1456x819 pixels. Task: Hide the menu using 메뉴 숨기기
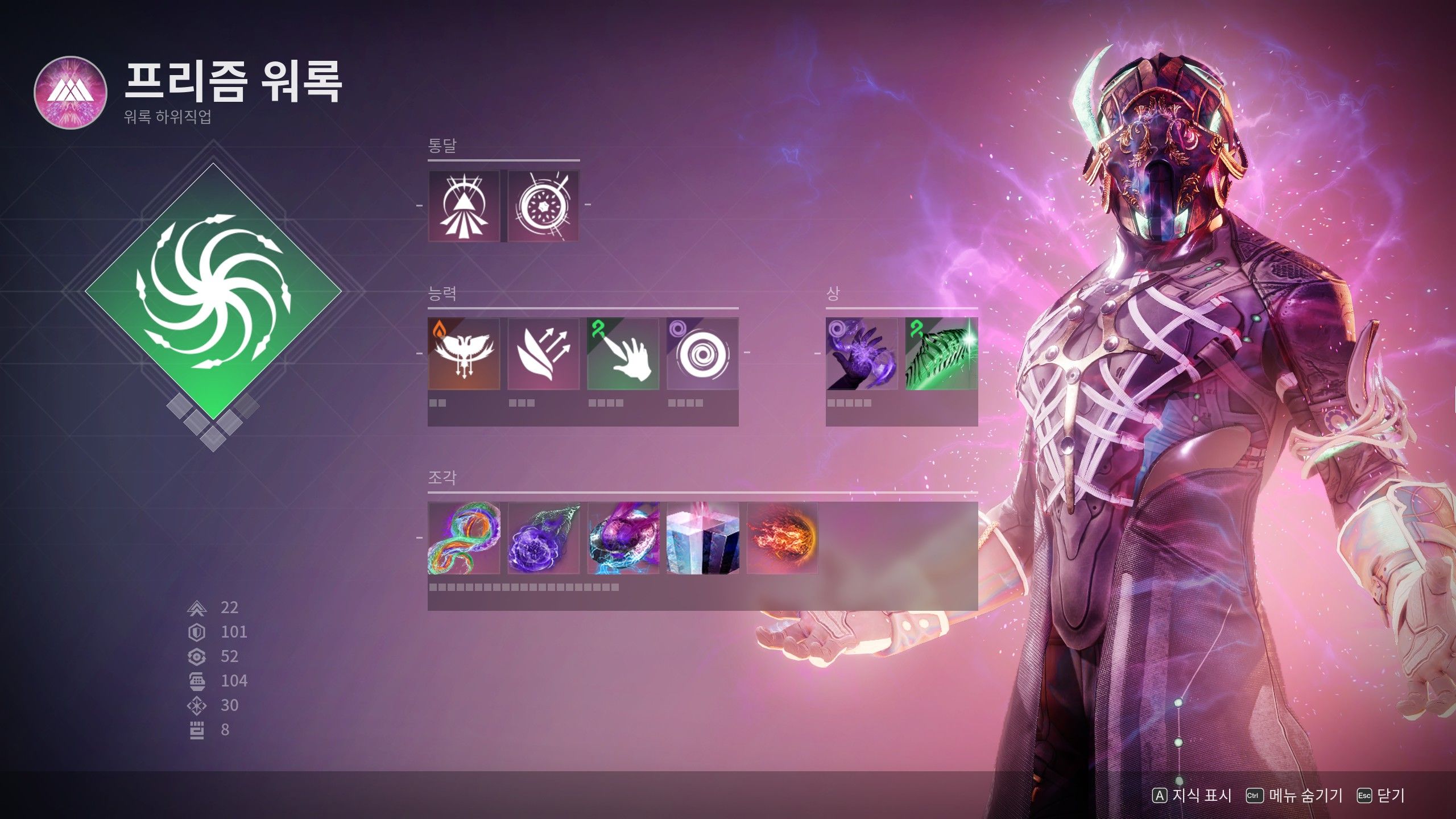(1294, 796)
